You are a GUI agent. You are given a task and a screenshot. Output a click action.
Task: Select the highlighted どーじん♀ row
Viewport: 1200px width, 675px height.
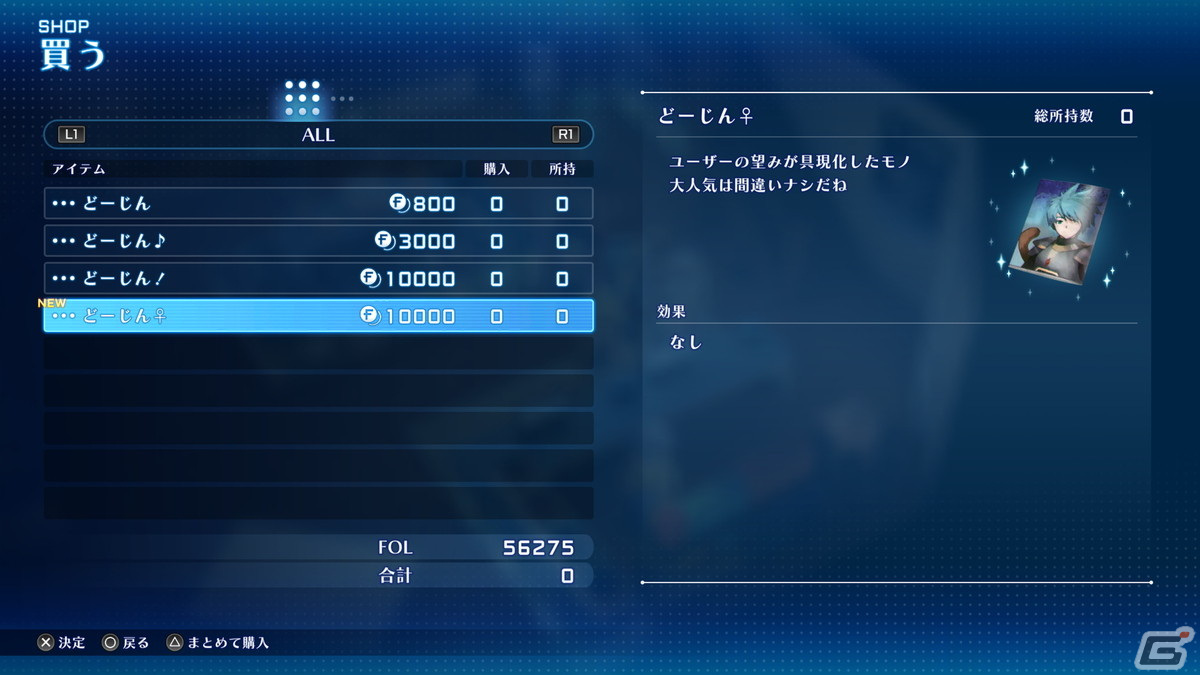click(318, 316)
